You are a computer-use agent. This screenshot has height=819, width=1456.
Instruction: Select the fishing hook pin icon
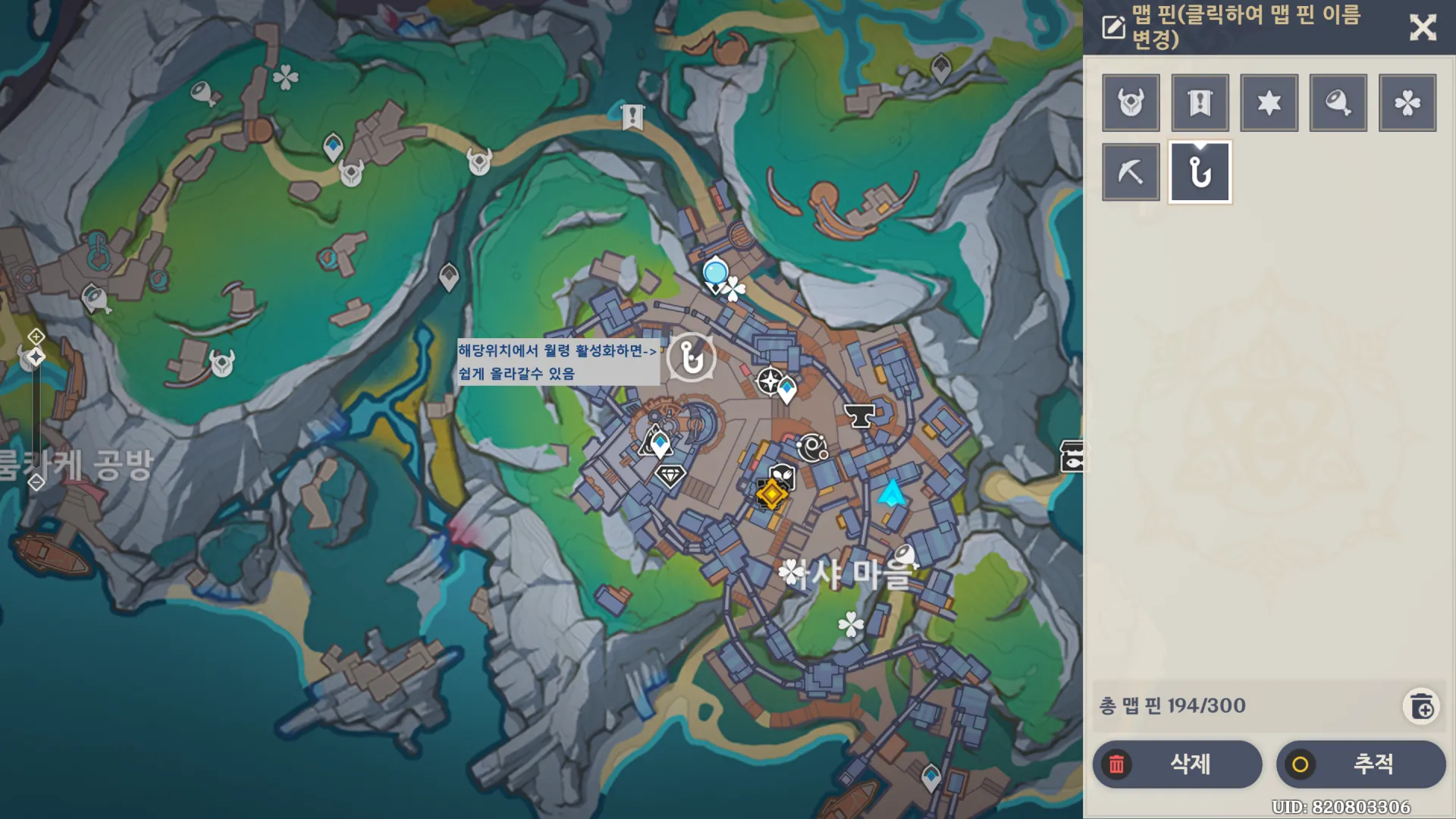[x=1200, y=172]
